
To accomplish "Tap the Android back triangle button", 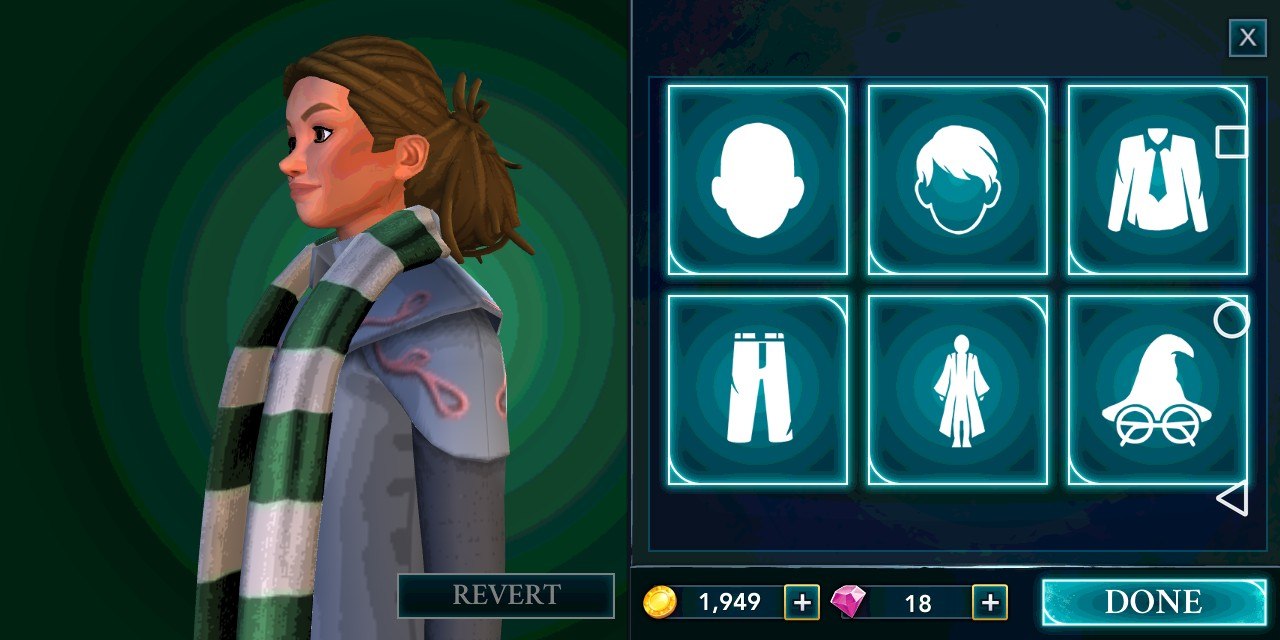I will tap(1232, 498).
